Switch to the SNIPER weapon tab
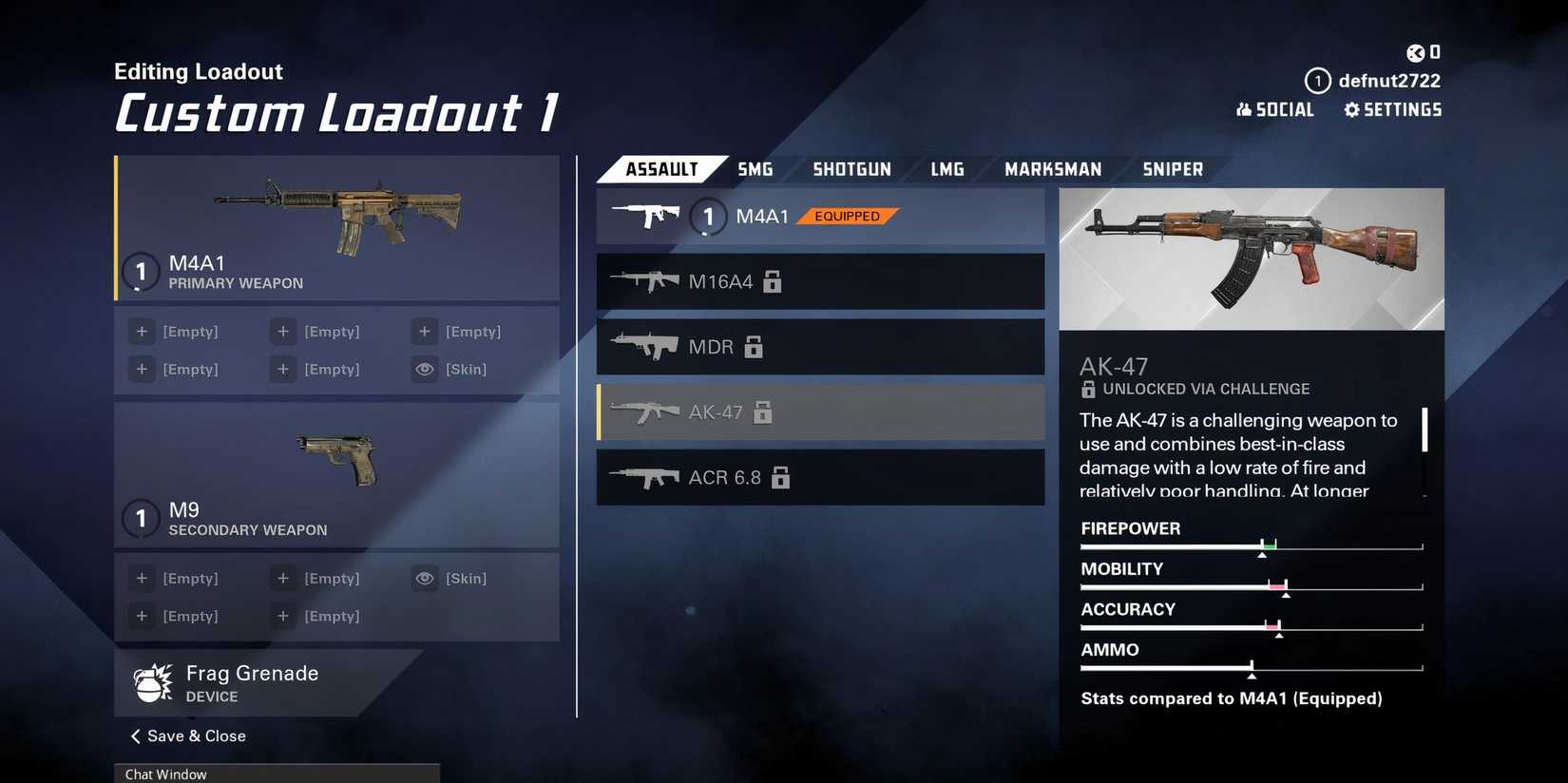This screenshot has width=1568, height=783. coord(1172,168)
